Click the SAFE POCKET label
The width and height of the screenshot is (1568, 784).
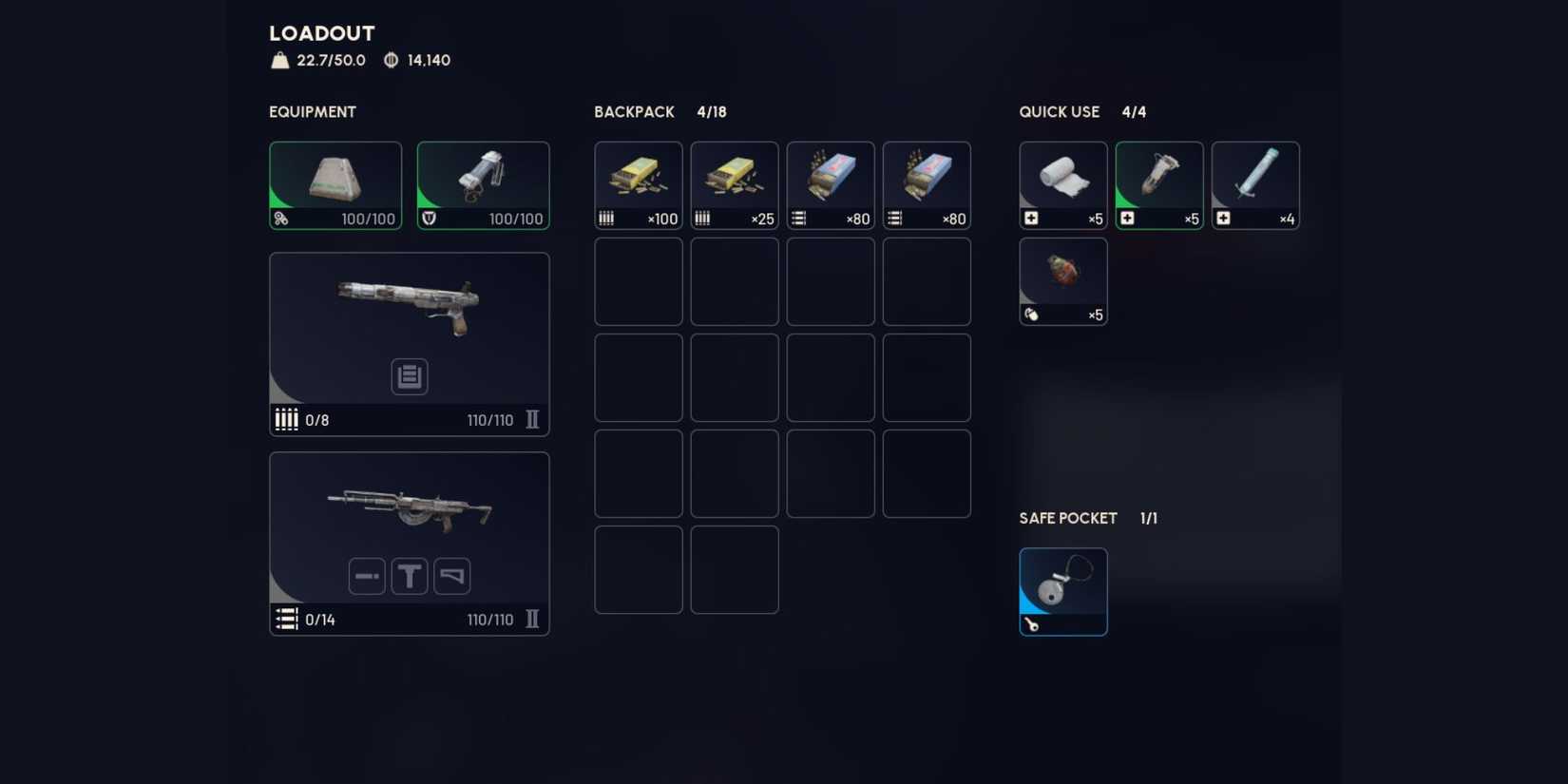click(1067, 518)
